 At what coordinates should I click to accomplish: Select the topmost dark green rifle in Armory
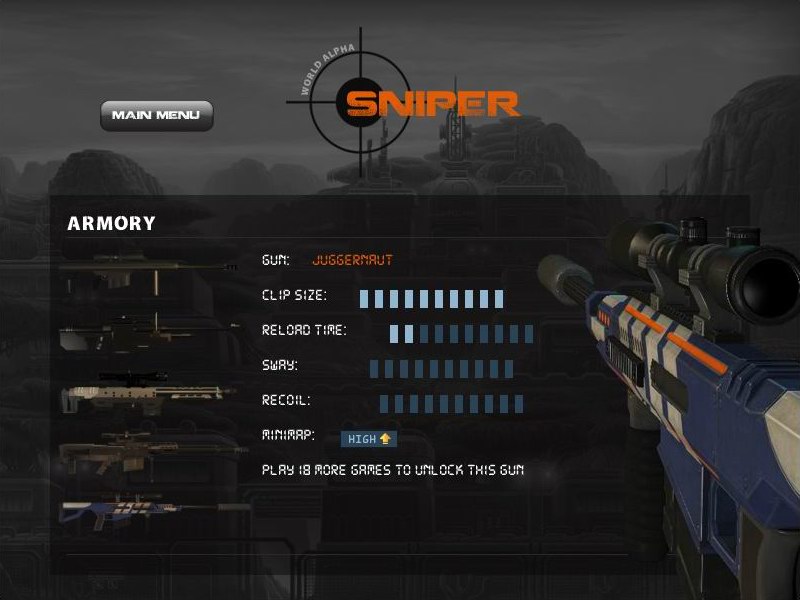(140, 270)
